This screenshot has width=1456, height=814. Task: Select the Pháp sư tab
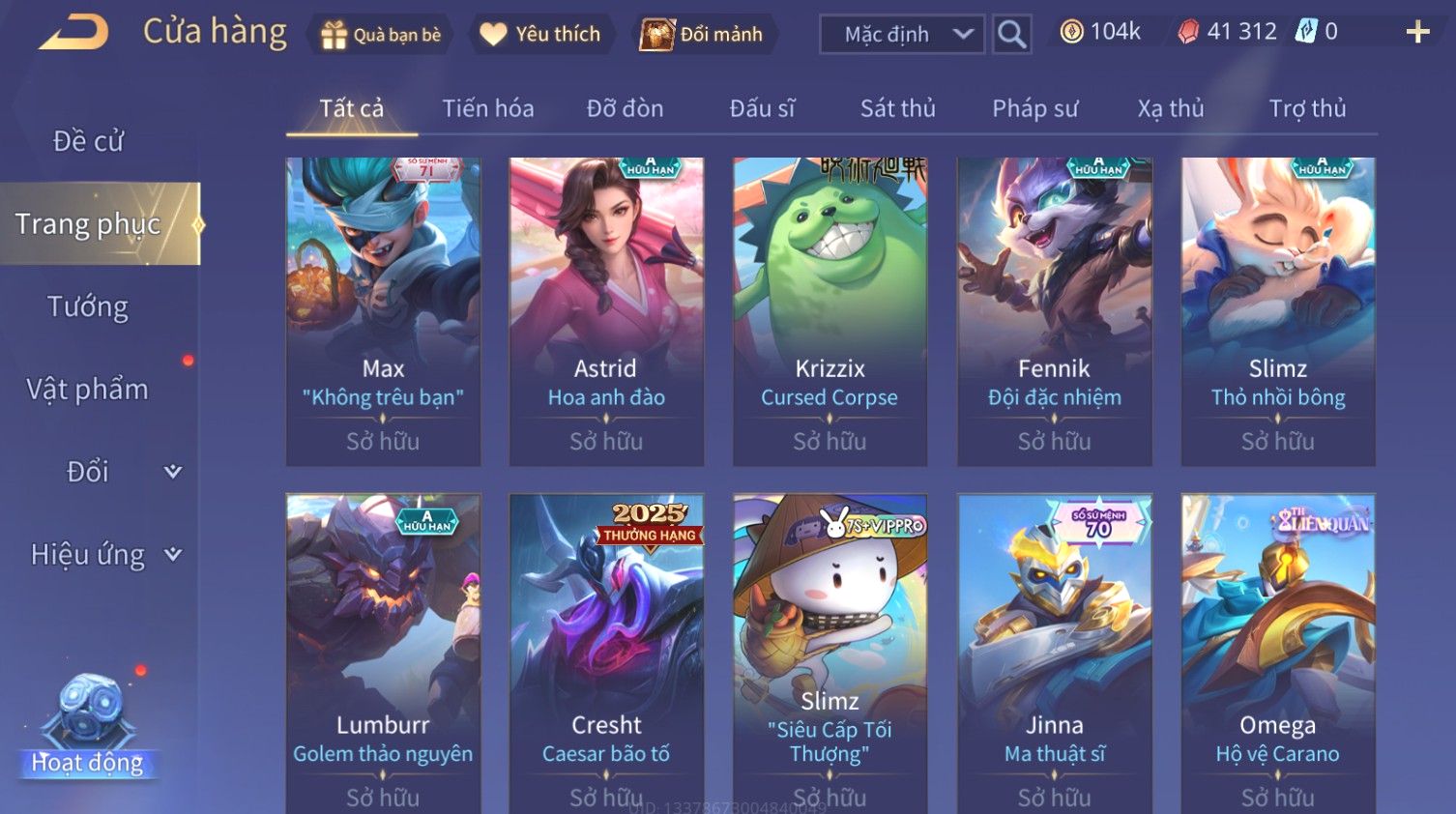[1034, 108]
